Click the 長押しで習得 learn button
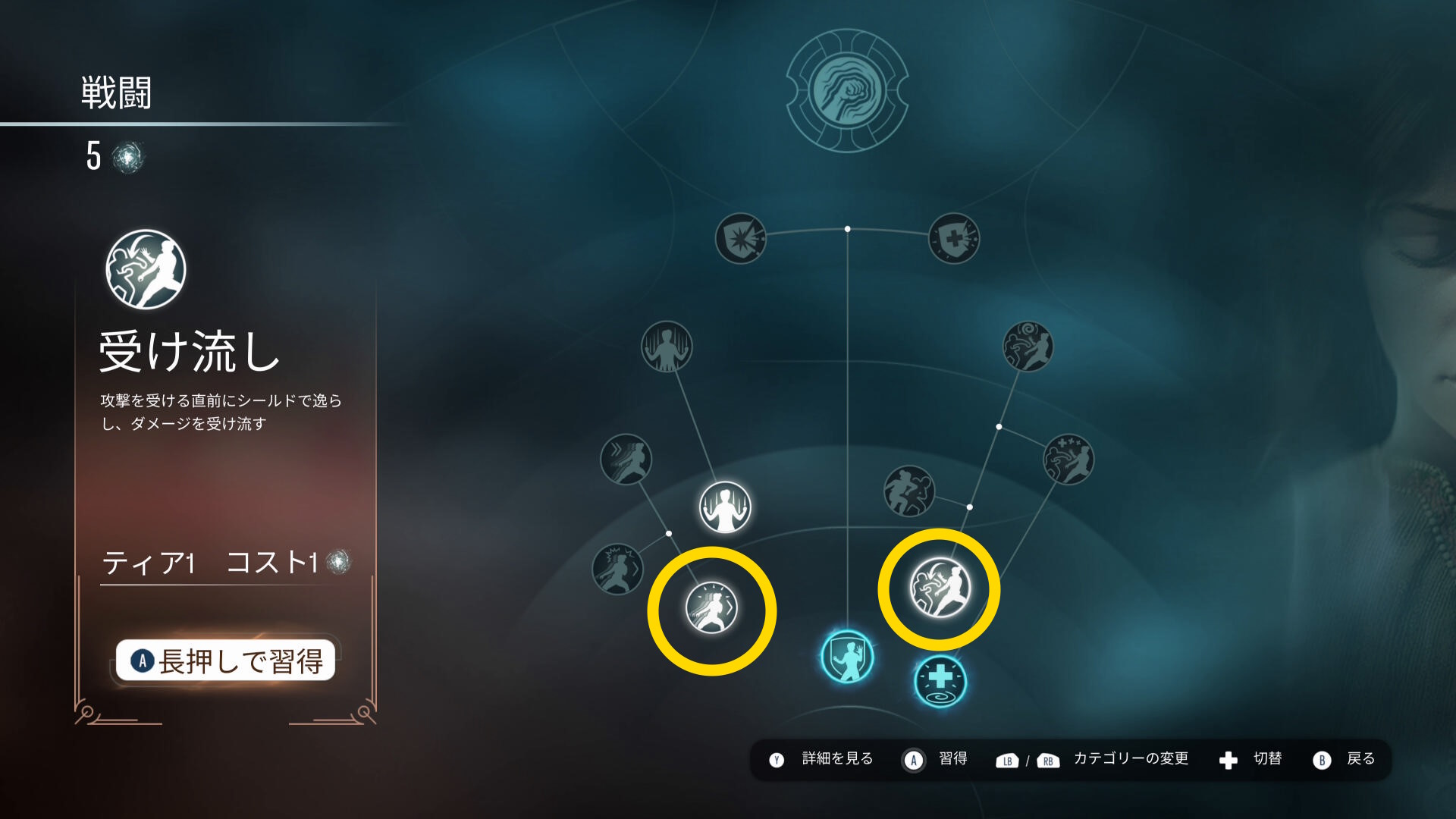 point(225,661)
